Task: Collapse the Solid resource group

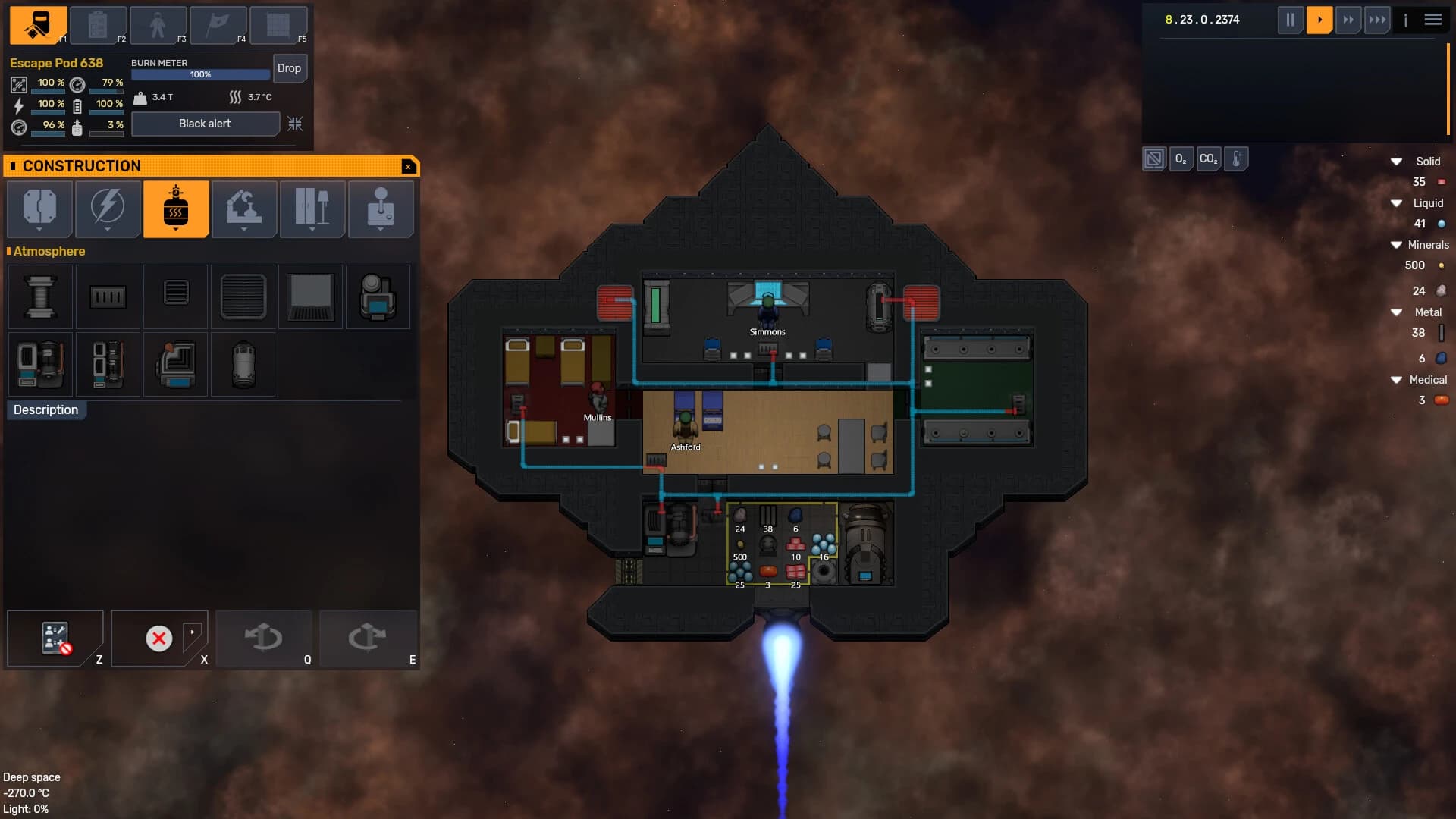Action: pos(1396,161)
